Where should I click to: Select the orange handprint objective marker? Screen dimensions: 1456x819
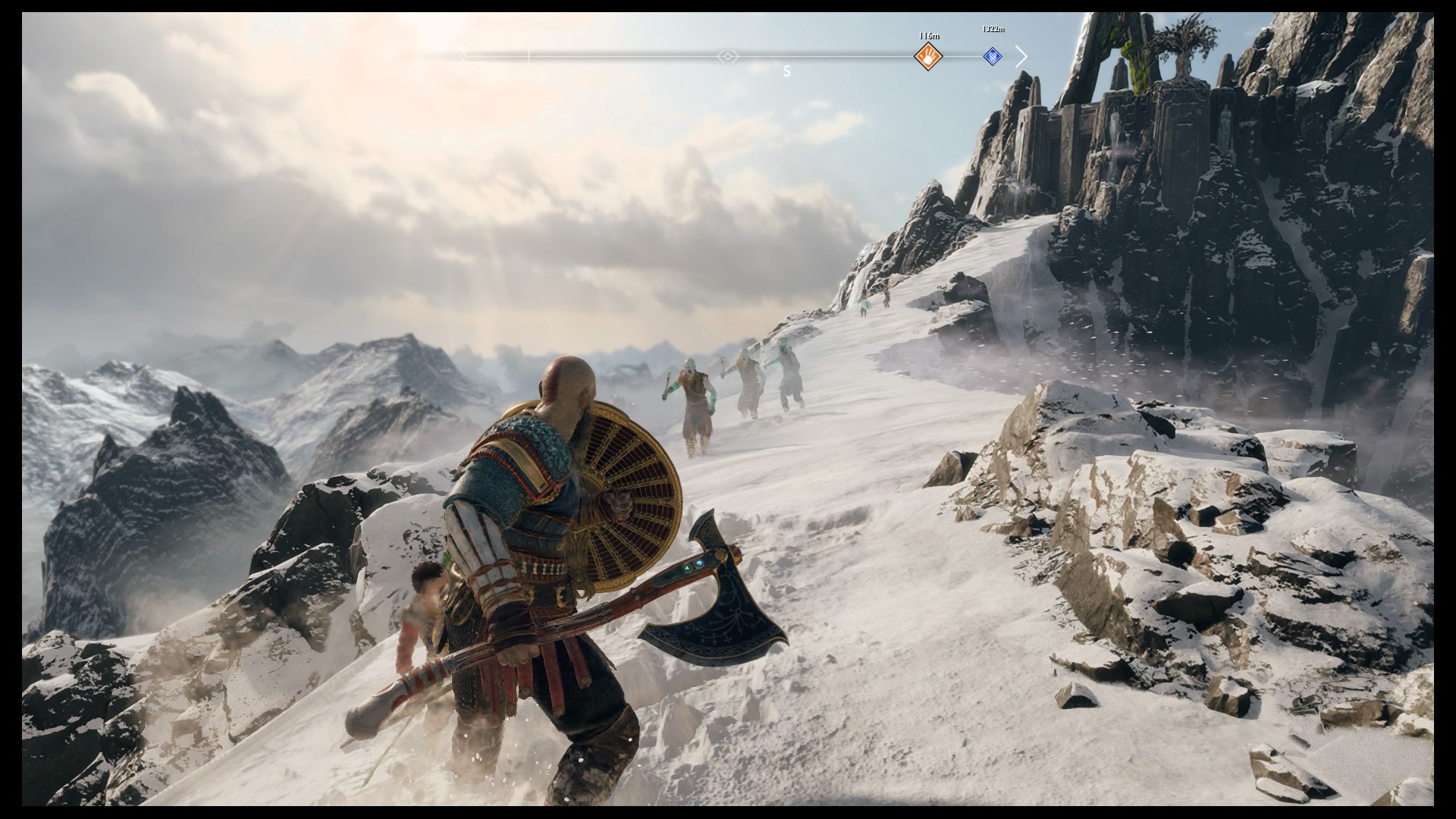927,56
